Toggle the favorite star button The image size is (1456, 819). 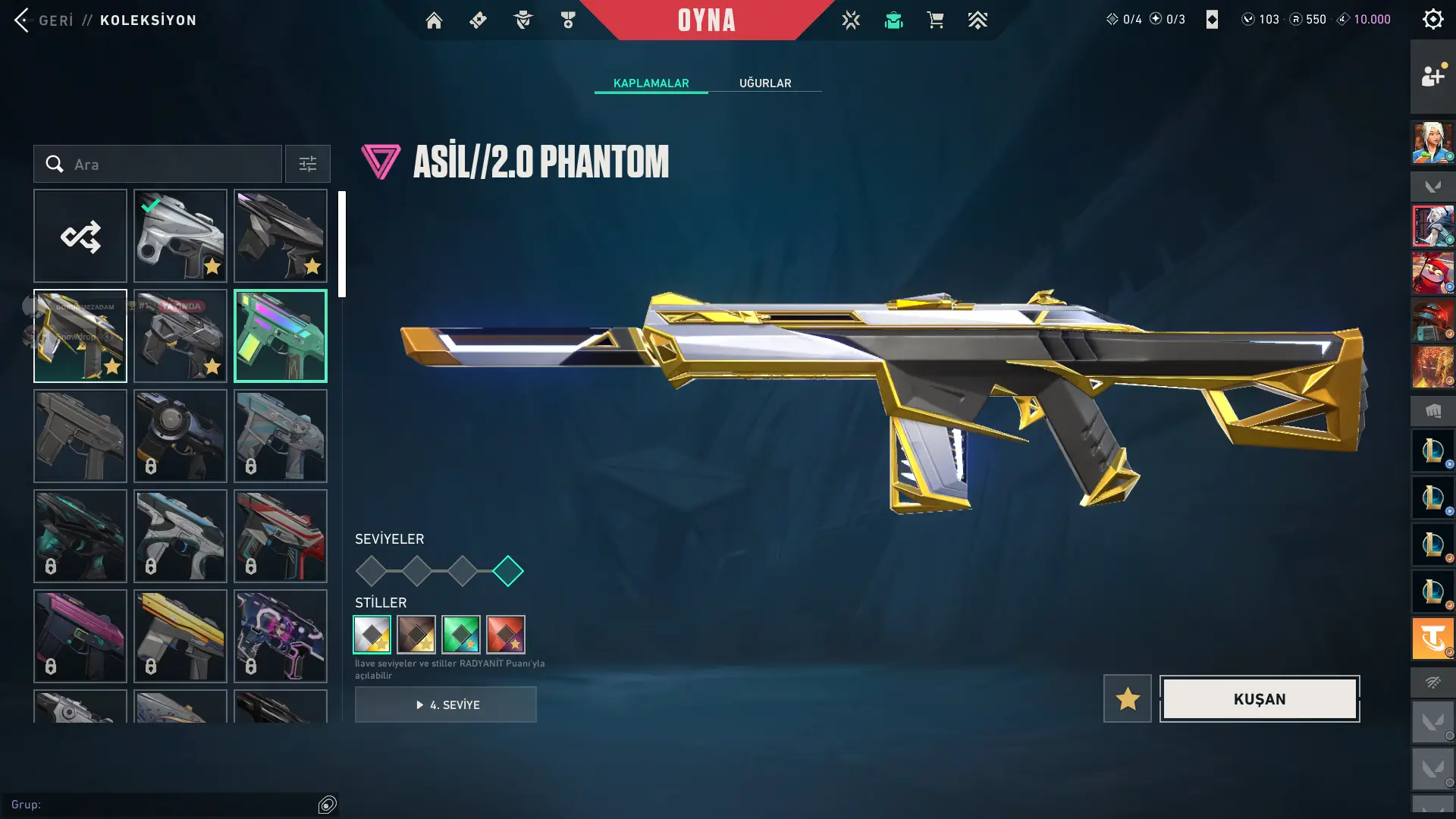[1127, 698]
